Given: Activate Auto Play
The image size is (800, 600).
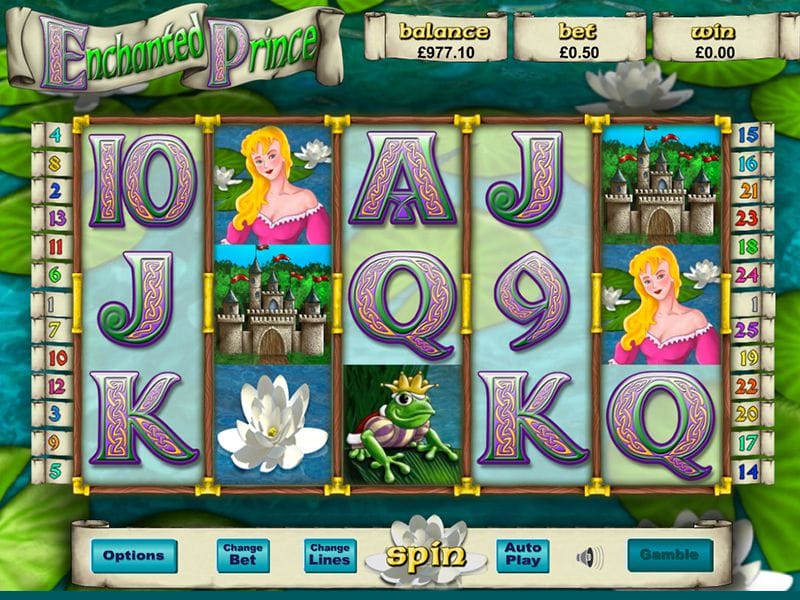Looking at the screenshot, I should click(x=522, y=556).
